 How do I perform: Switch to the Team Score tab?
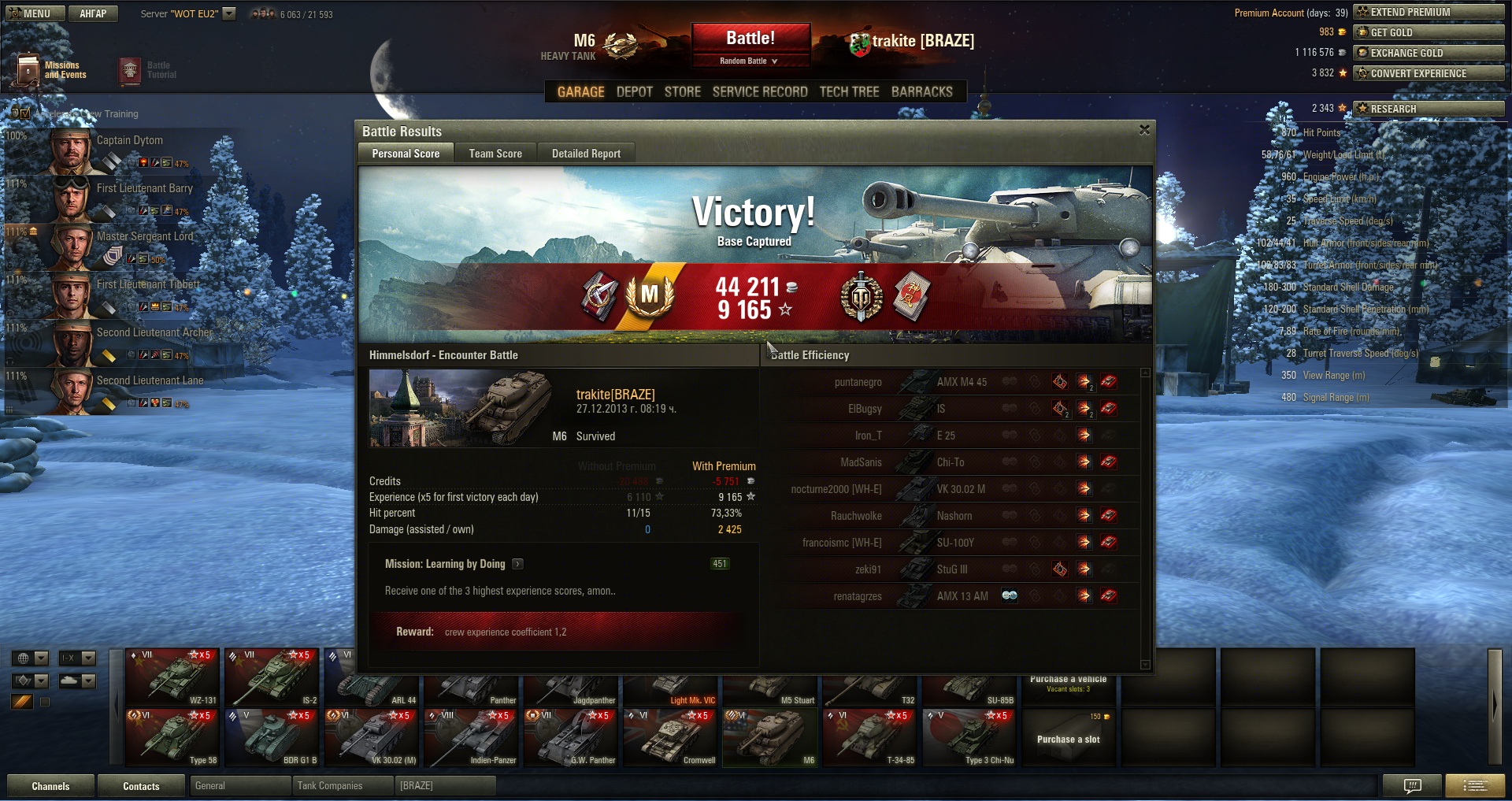495,154
